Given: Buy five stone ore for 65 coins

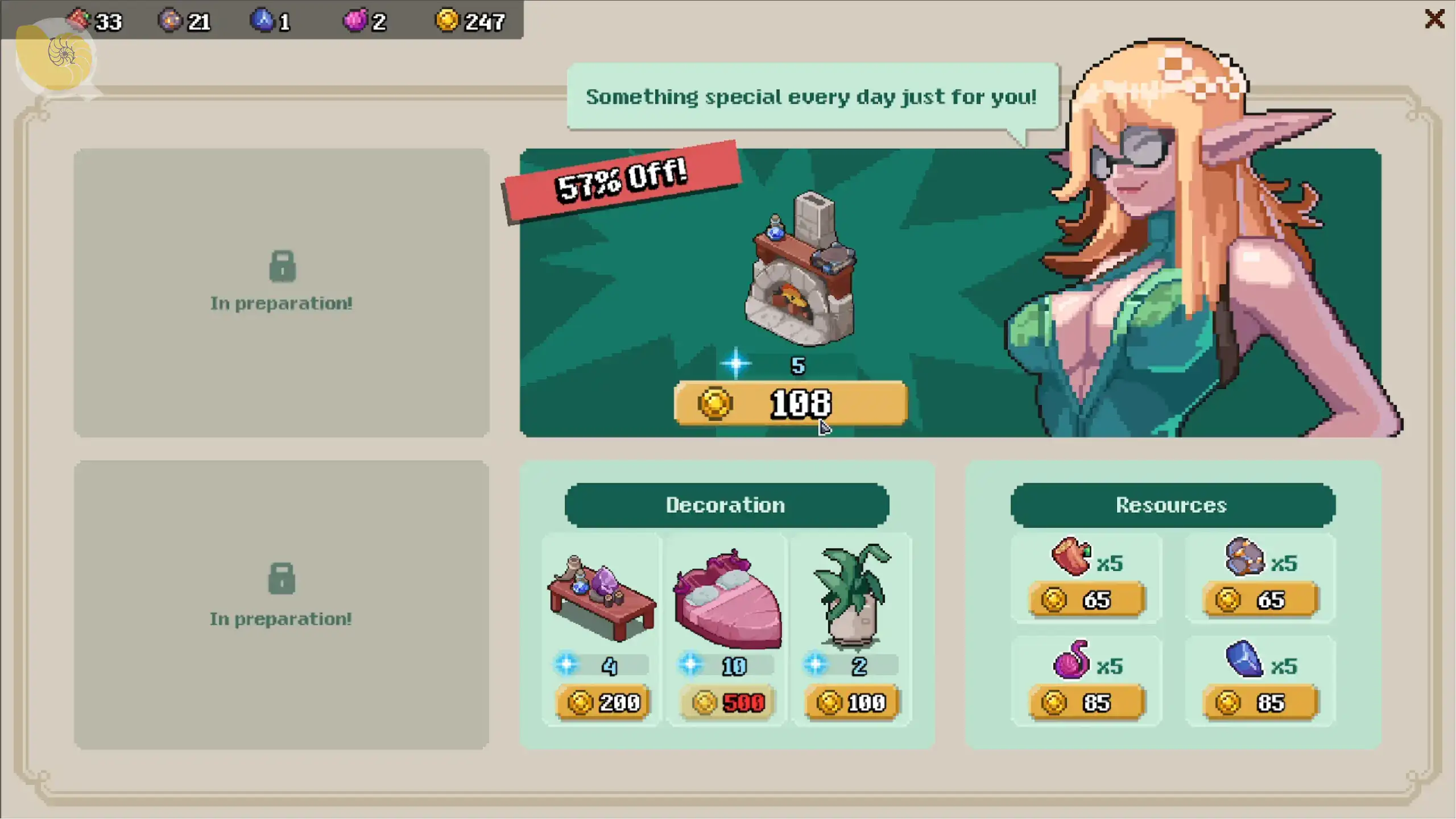Looking at the screenshot, I should (1260, 600).
